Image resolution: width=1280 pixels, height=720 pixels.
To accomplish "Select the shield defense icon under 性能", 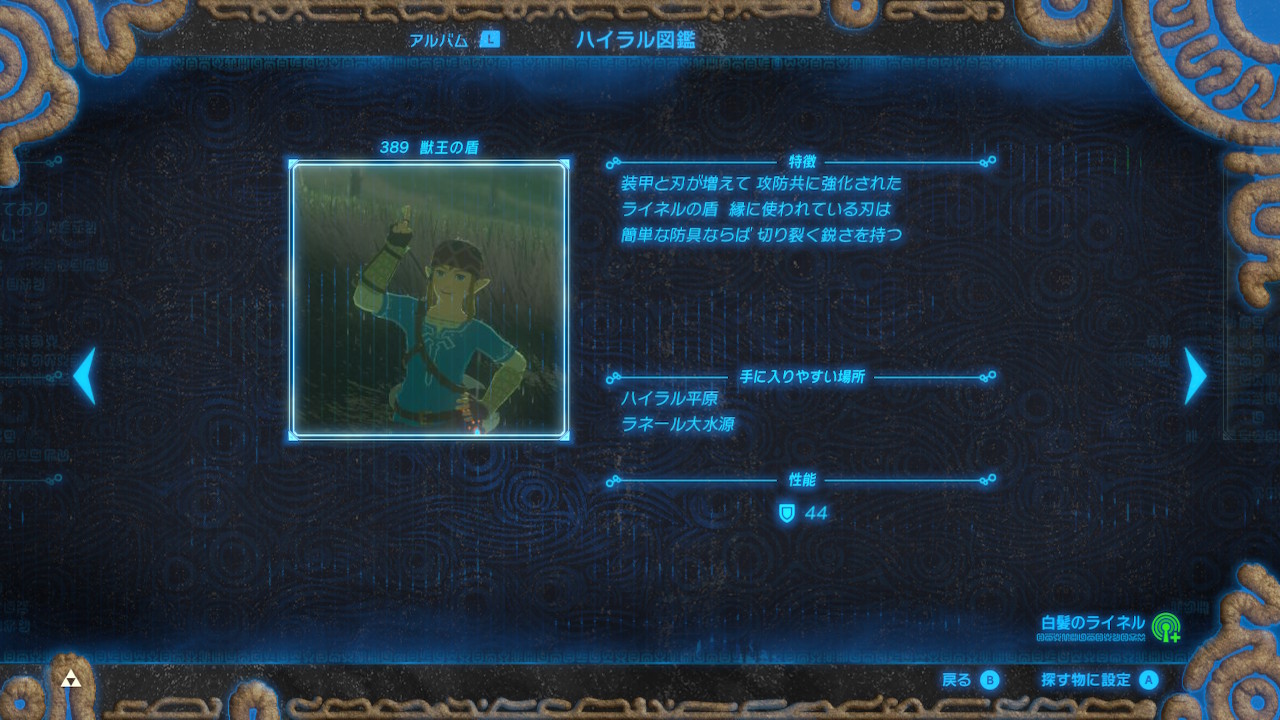I will click(789, 513).
